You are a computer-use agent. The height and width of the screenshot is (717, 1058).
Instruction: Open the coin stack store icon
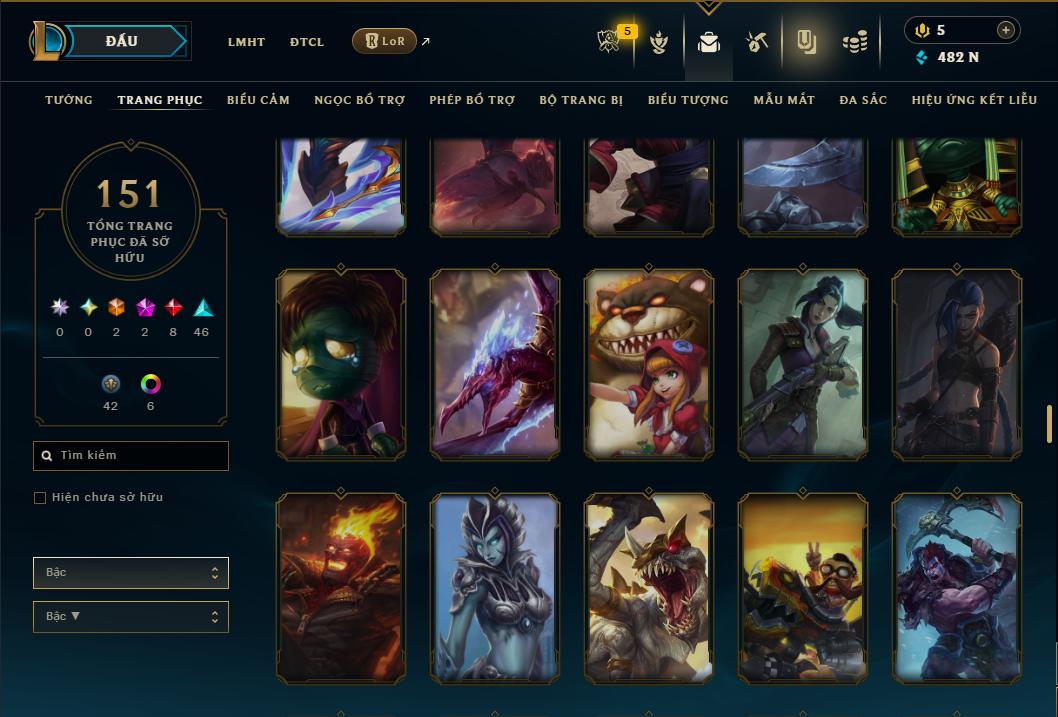(x=854, y=42)
